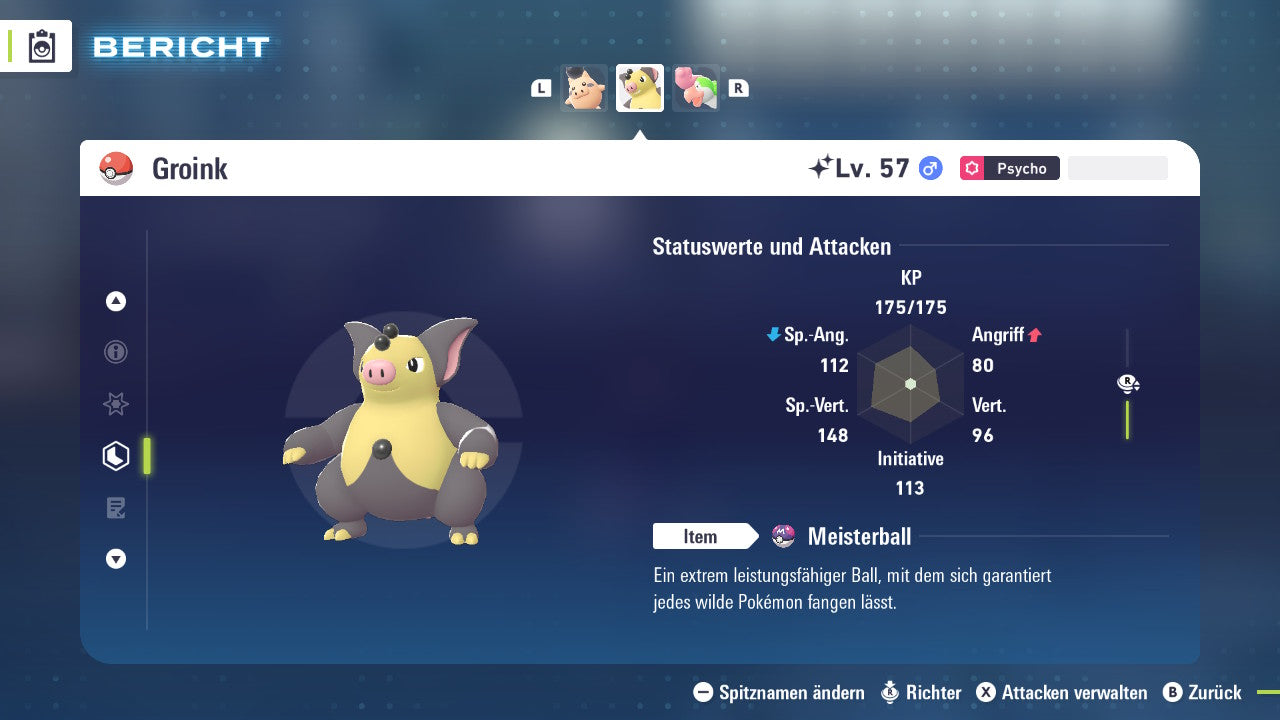Open the info page via the sidebar i icon

(116, 352)
